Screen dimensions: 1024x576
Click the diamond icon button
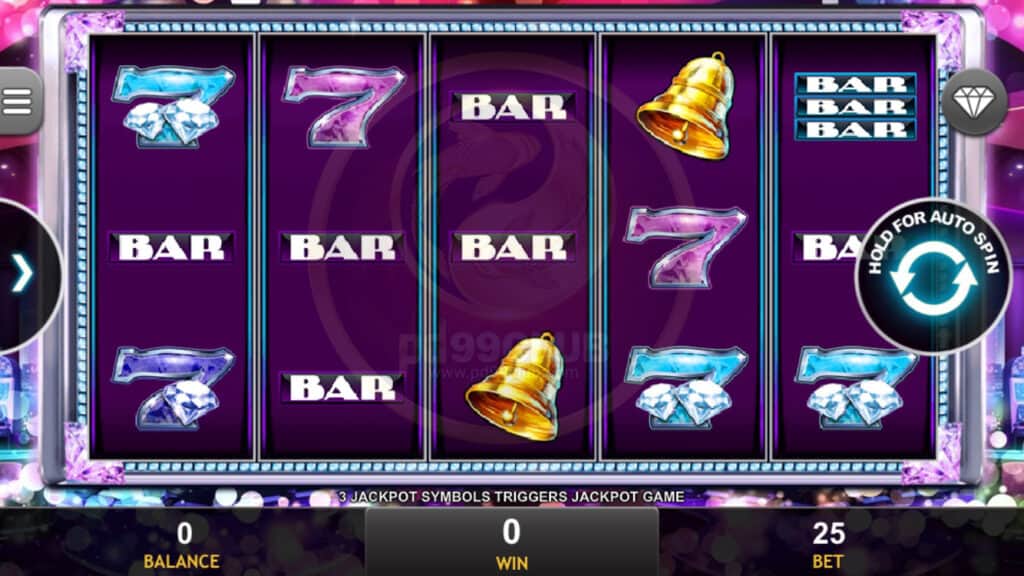coord(974,102)
